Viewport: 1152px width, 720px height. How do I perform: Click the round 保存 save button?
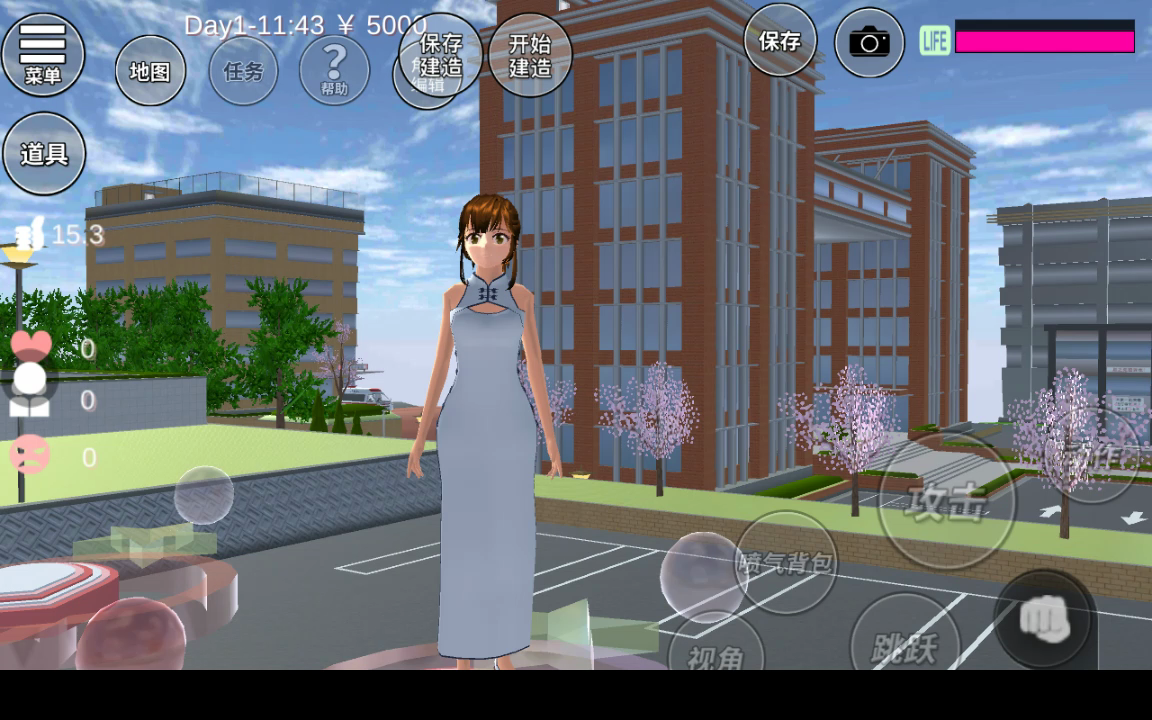(x=780, y=41)
